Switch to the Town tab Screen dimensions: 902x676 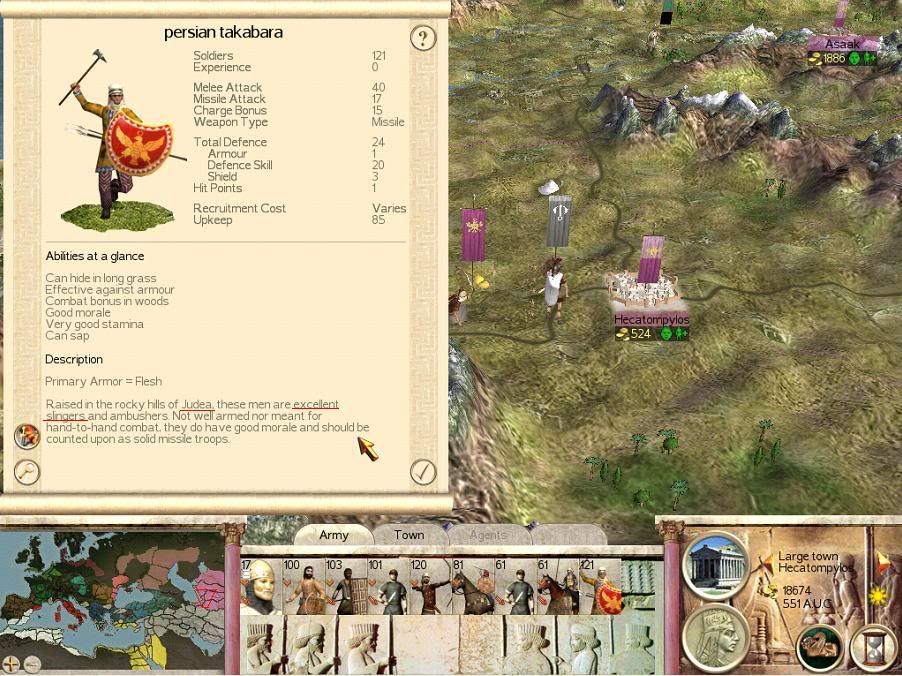click(x=409, y=535)
